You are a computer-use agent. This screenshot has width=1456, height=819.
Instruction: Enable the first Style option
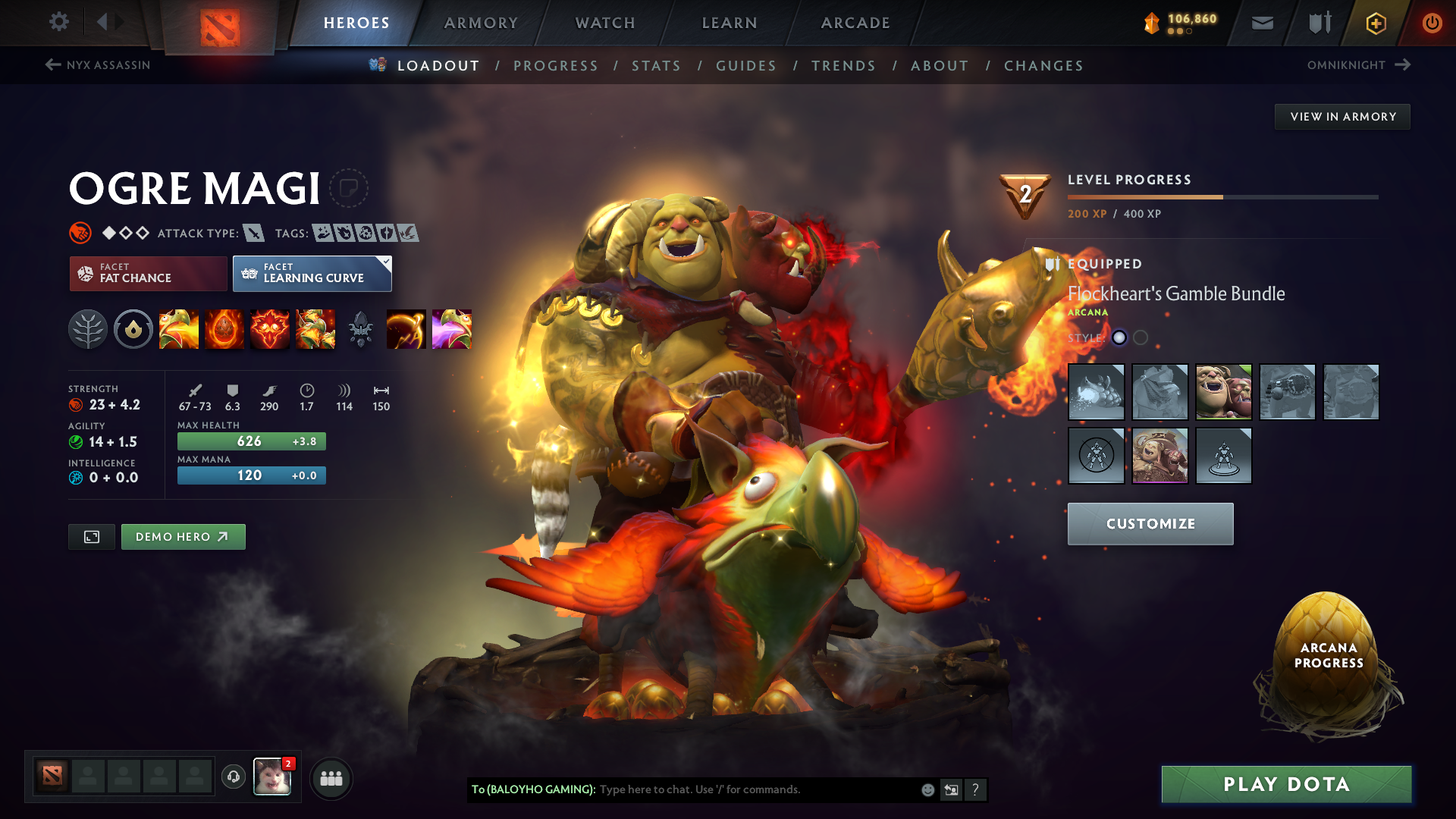1120,338
